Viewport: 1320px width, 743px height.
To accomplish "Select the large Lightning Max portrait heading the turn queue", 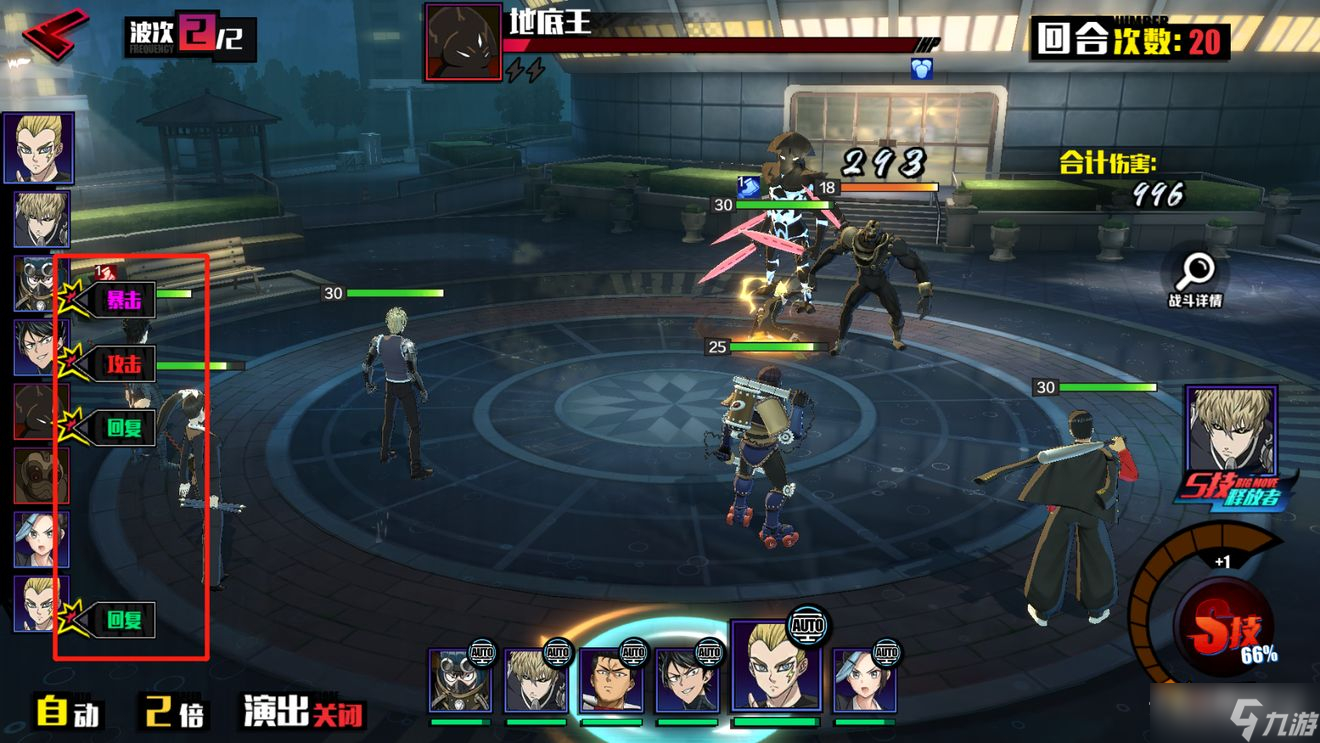I will [x=38, y=148].
